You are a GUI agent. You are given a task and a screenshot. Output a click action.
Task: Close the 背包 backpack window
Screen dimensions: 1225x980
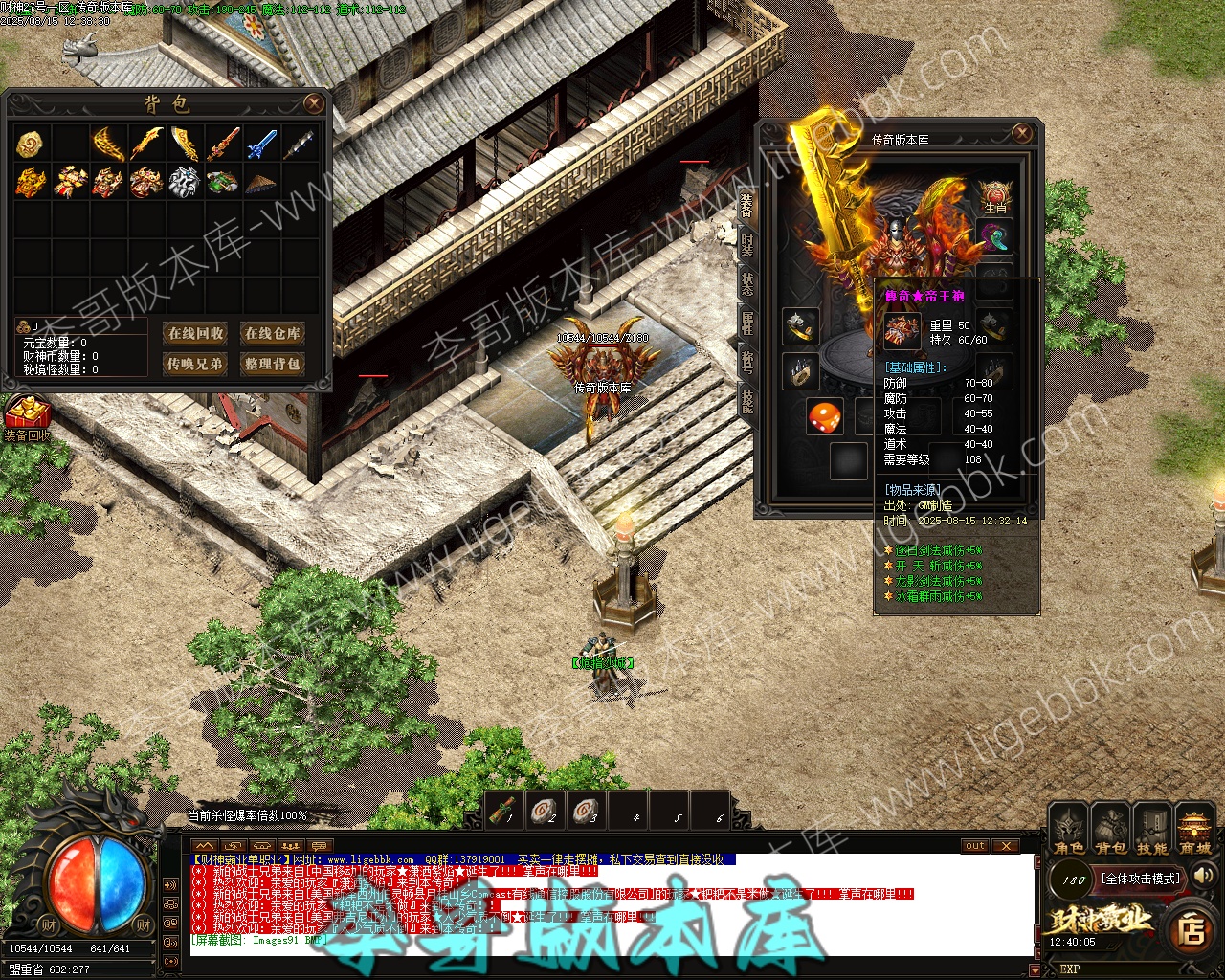(313, 103)
